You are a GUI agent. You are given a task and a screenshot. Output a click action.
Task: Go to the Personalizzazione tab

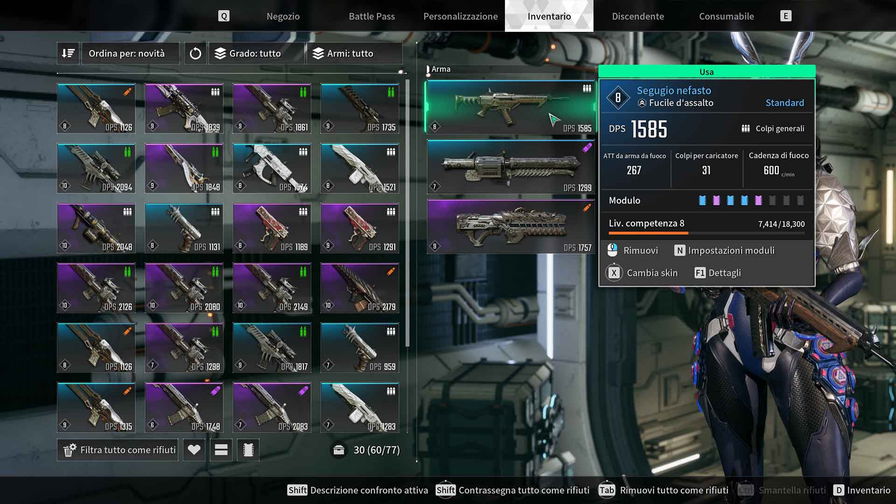(x=460, y=16)
